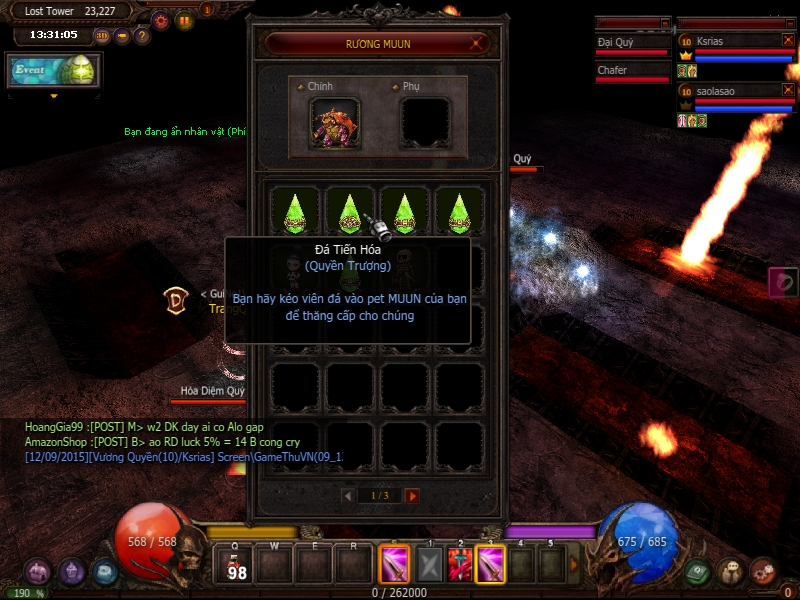The height and width of the screenshot is (600, 800).
Task: Activate the red skill in slot 2
Action: [x=461, y=565]
